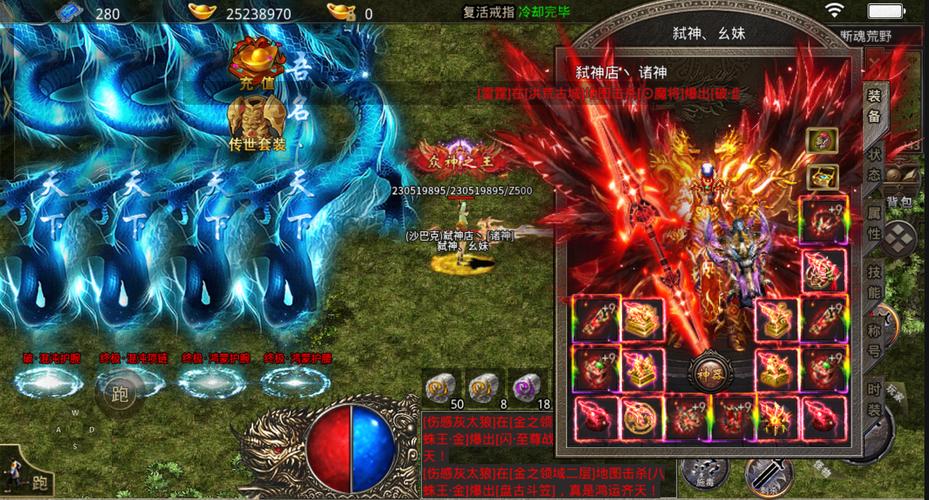929x500 pixels.
Task: Select the 称号 titles tab
Action: [874, 342]
